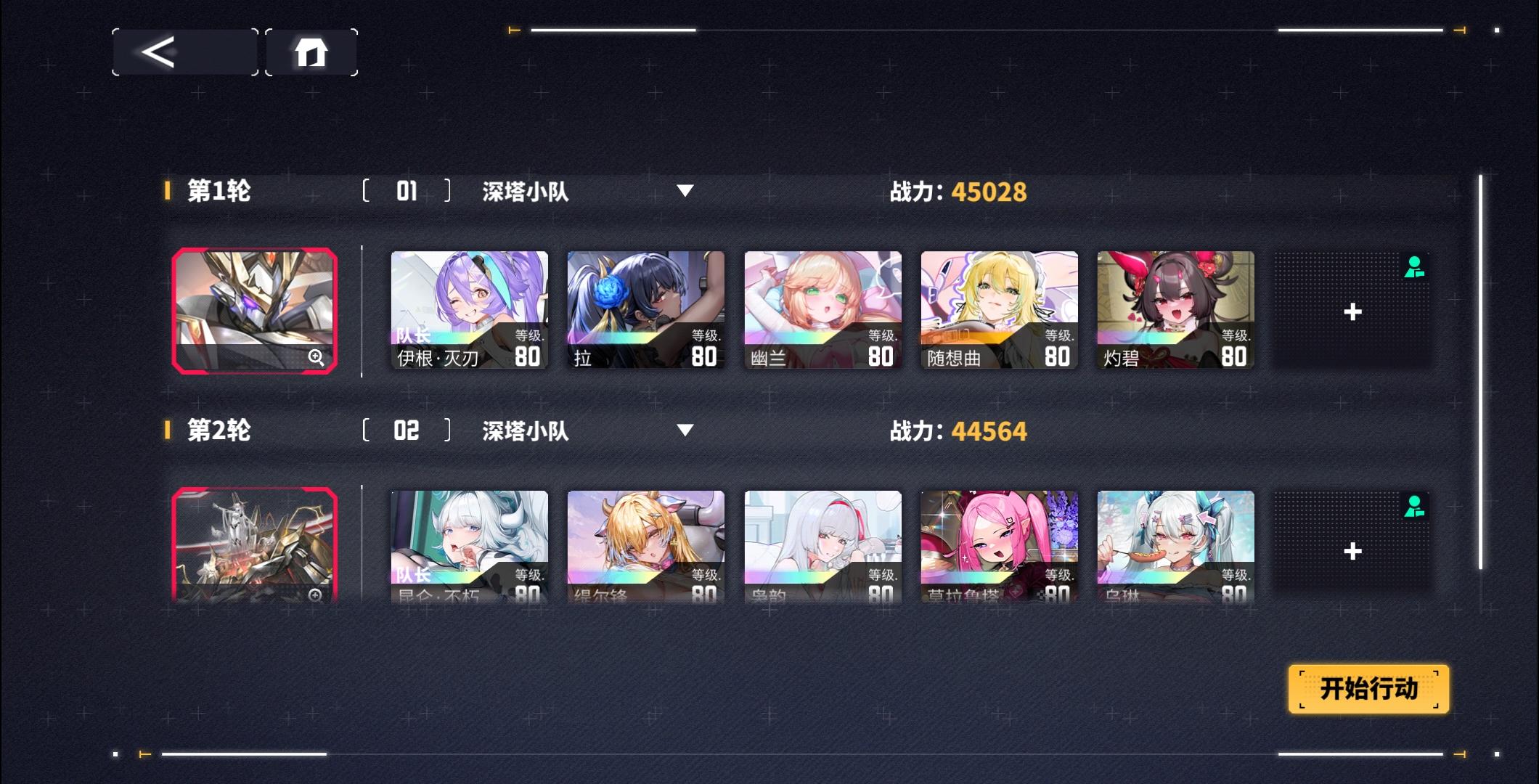Select the 灼碧 character card

coord(1175,311)
